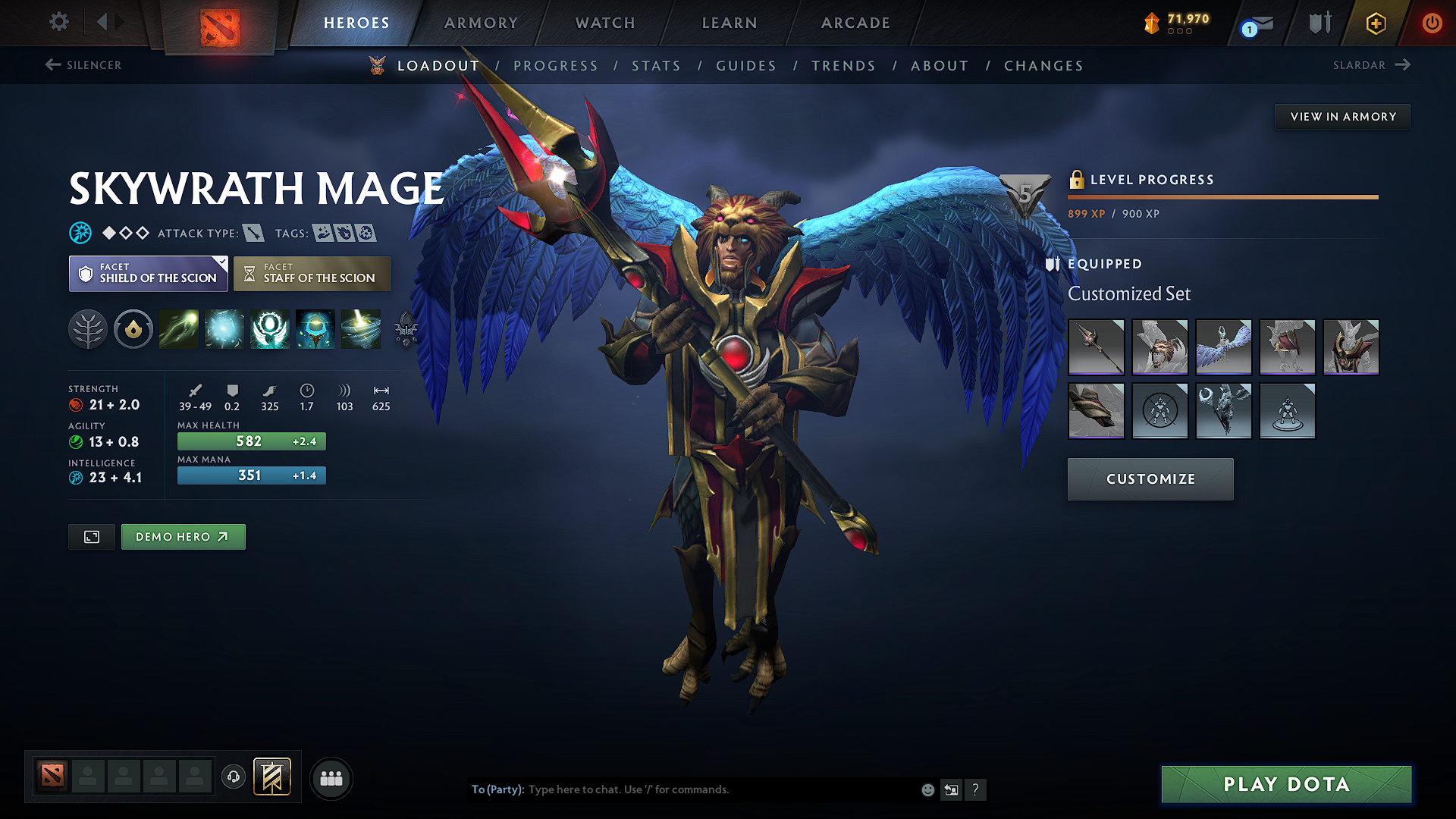Viewport: 1456px width, 819px height.
Task: Open the Stats section
Action: (656, 65)
